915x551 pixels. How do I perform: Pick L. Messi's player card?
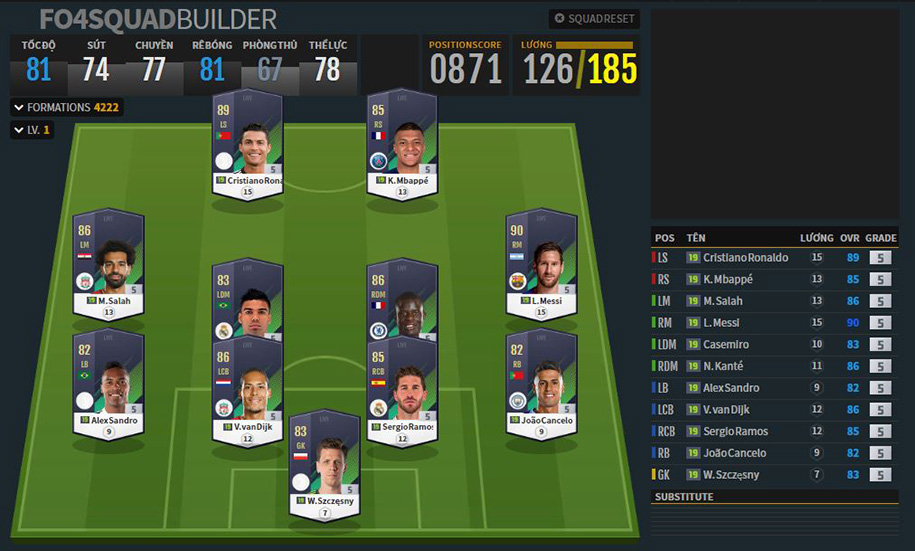(x=541, y=265)
